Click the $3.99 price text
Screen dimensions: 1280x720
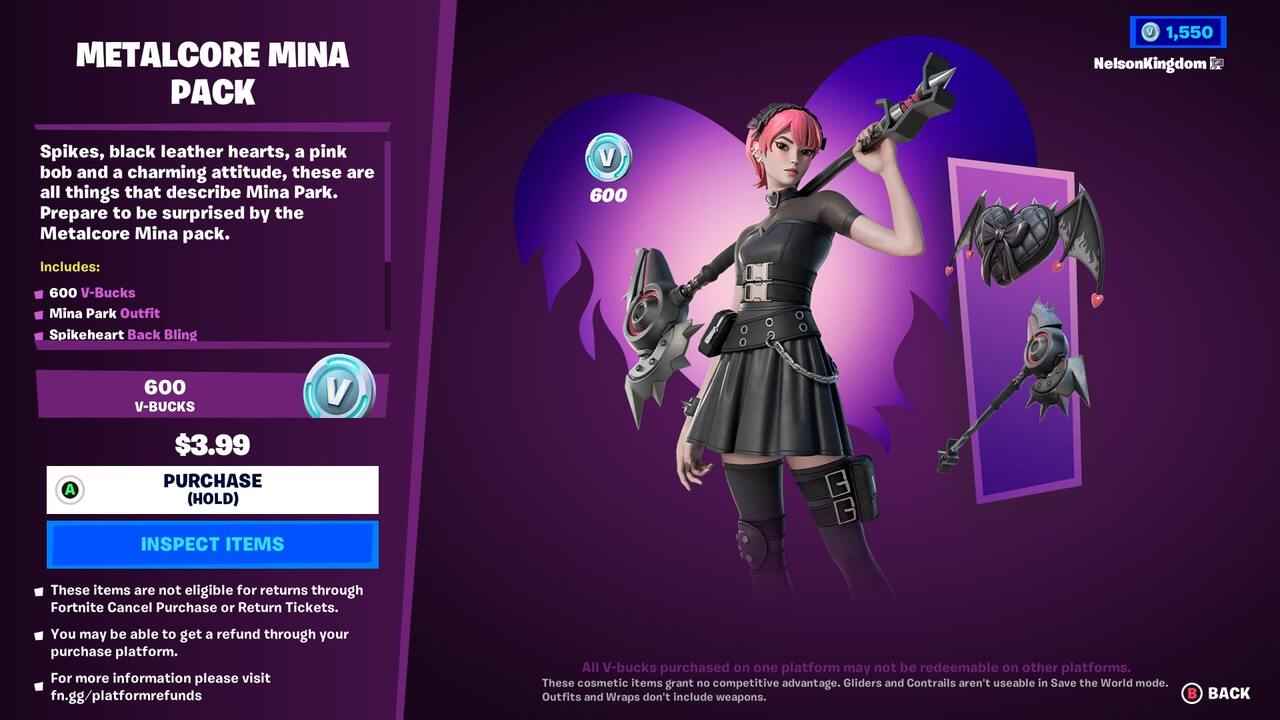point(213,445)
